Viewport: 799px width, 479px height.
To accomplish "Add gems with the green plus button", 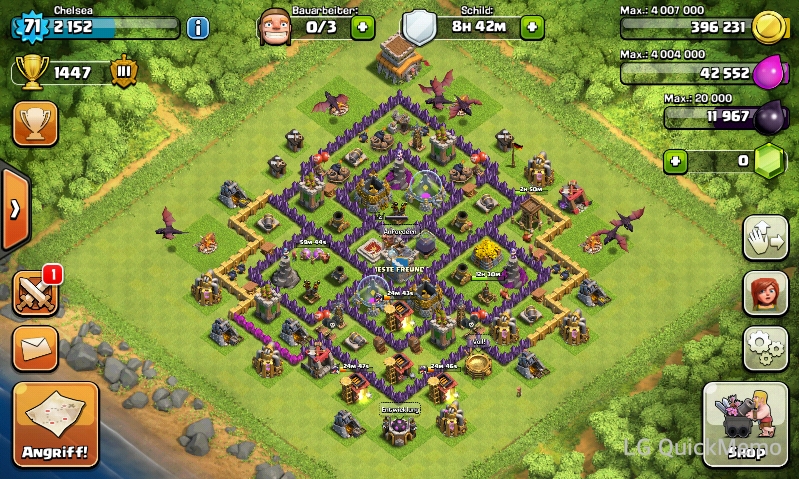I will point(677,160).
